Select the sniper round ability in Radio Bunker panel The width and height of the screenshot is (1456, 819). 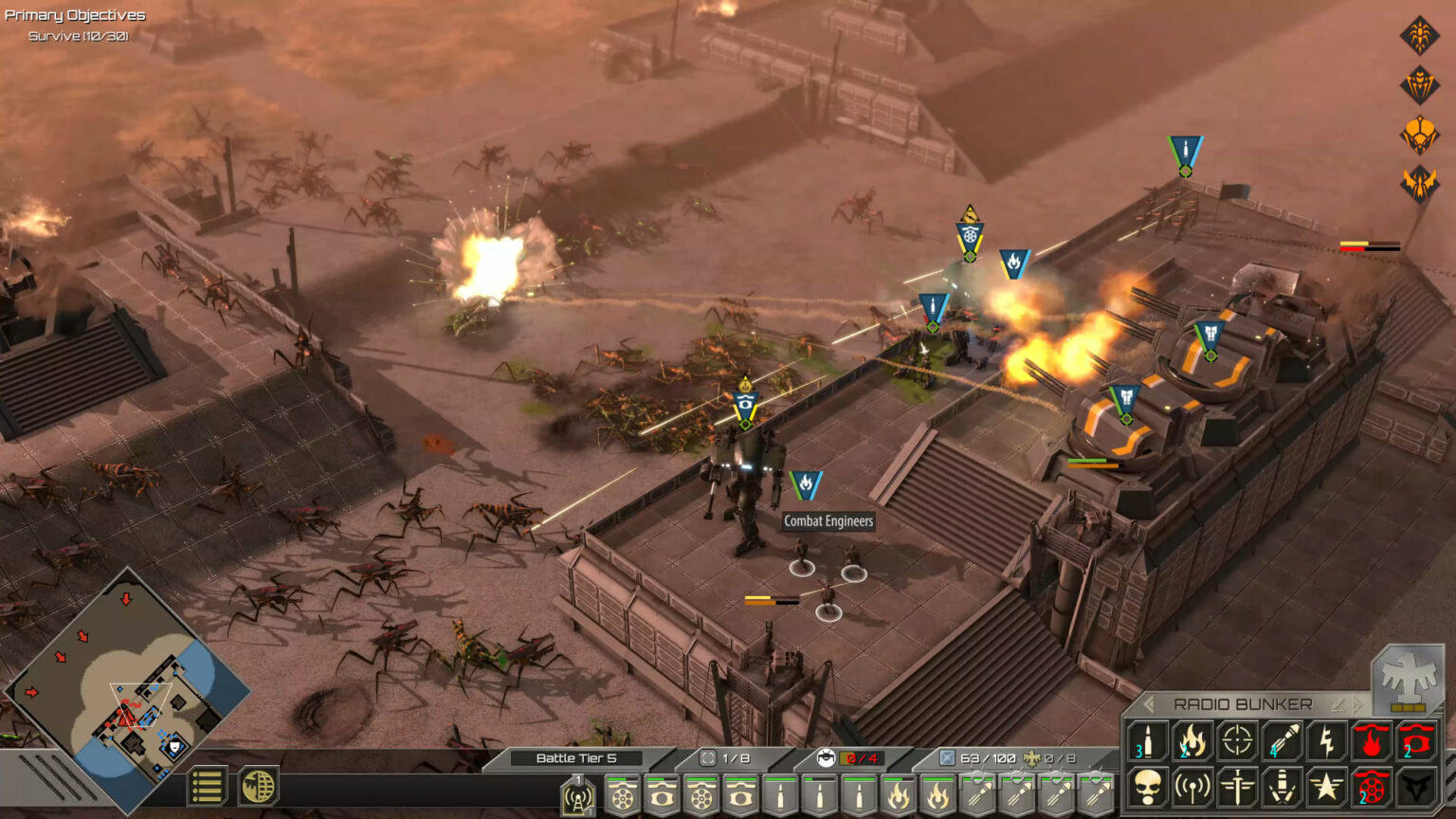pos(1147,741)
